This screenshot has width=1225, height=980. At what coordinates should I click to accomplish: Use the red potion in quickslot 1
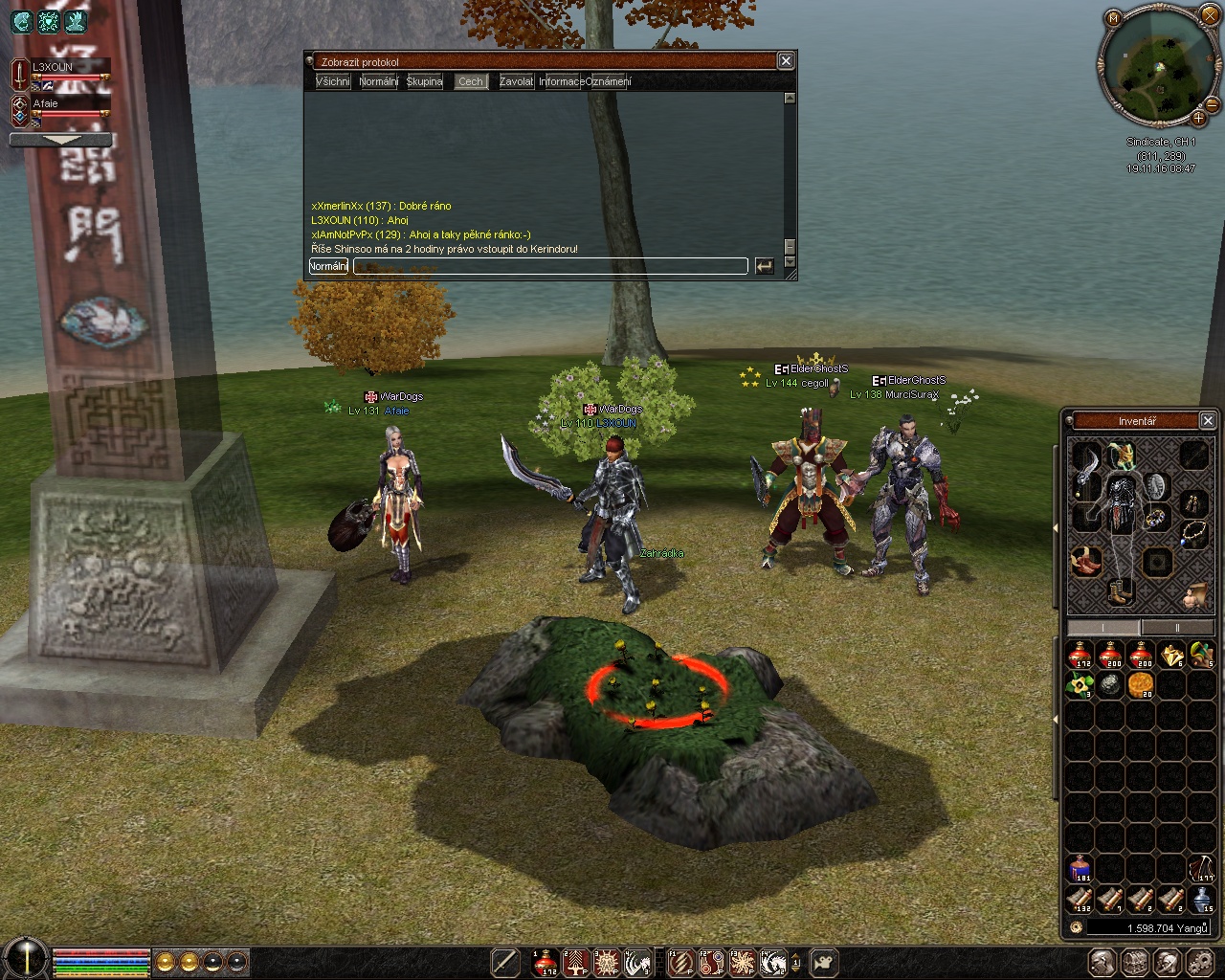[546, 963]
